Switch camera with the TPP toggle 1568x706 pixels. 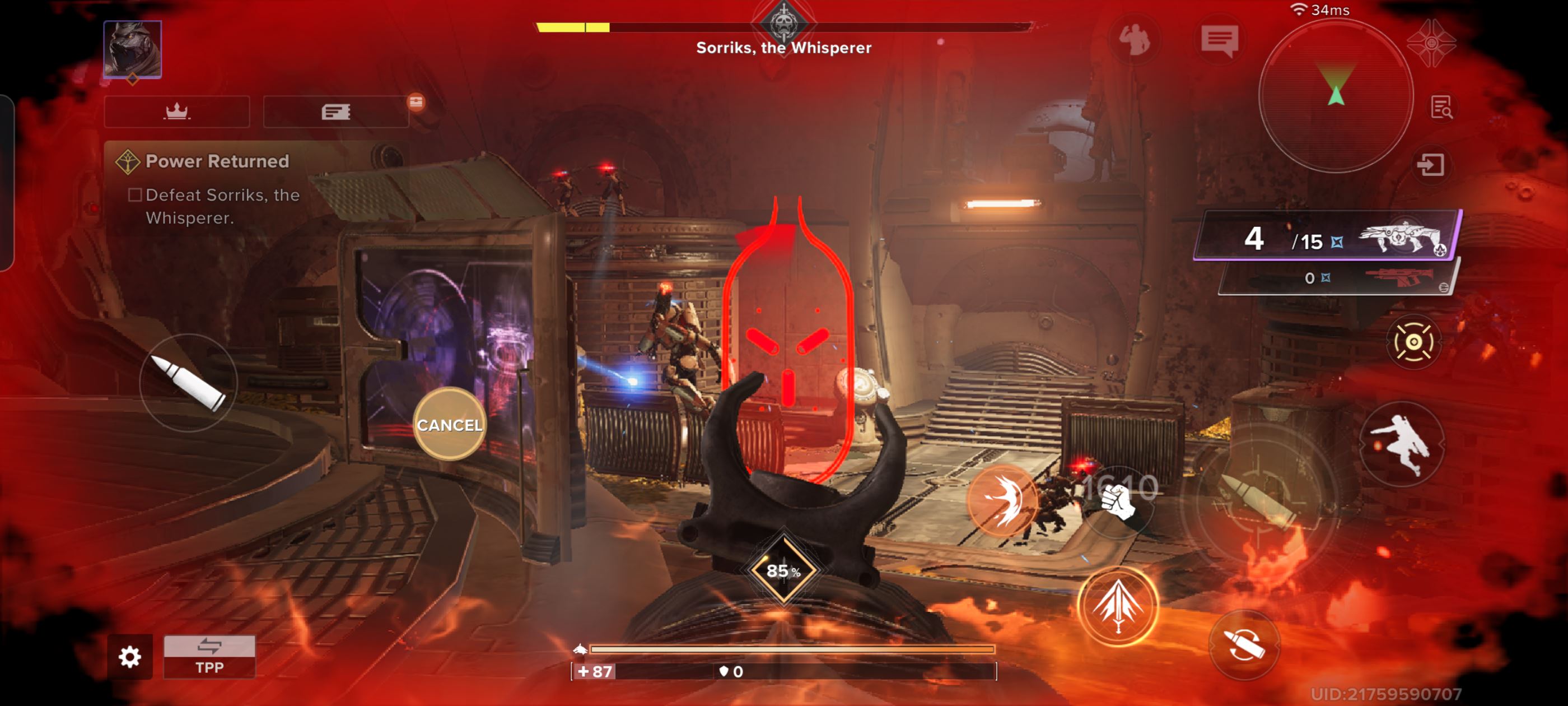(x=209, y=656)
